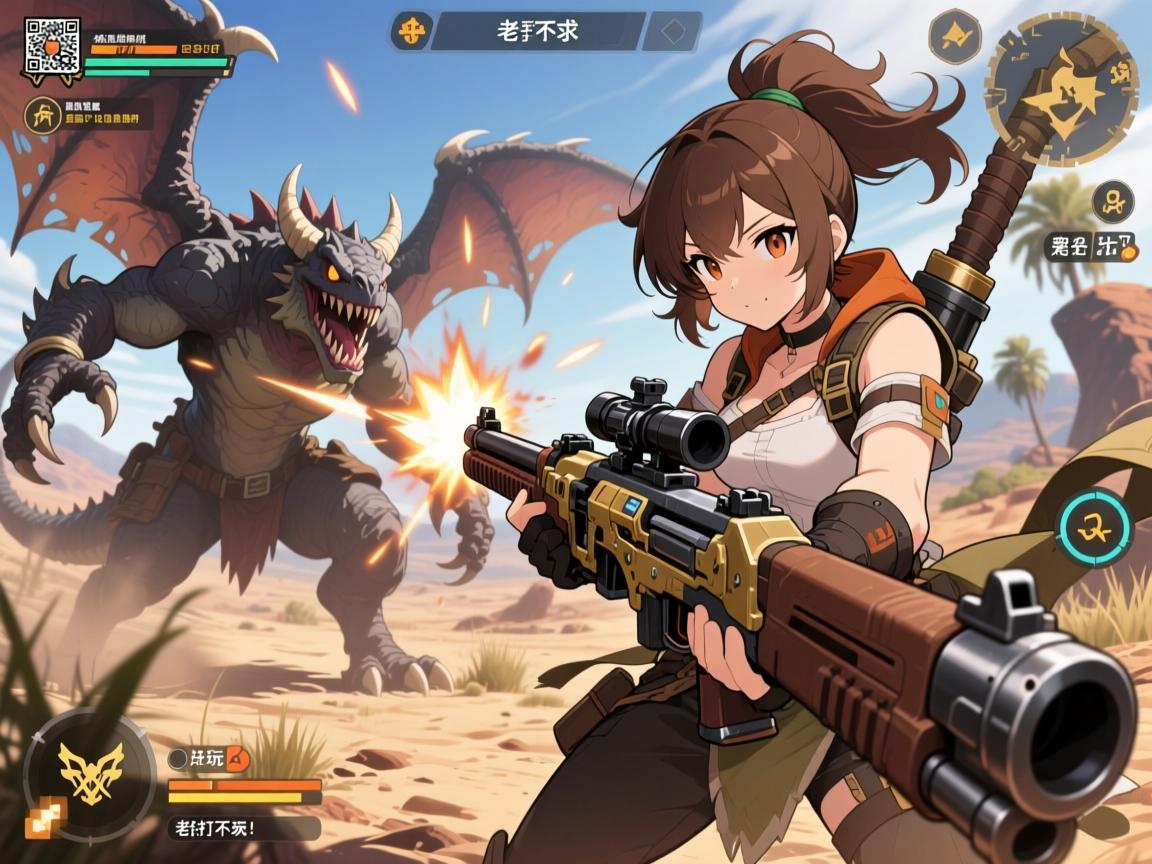The height and width of the screenshot is (864, 1152).
Task: Open the chat message box at bottom
Action: pos(243,827)
